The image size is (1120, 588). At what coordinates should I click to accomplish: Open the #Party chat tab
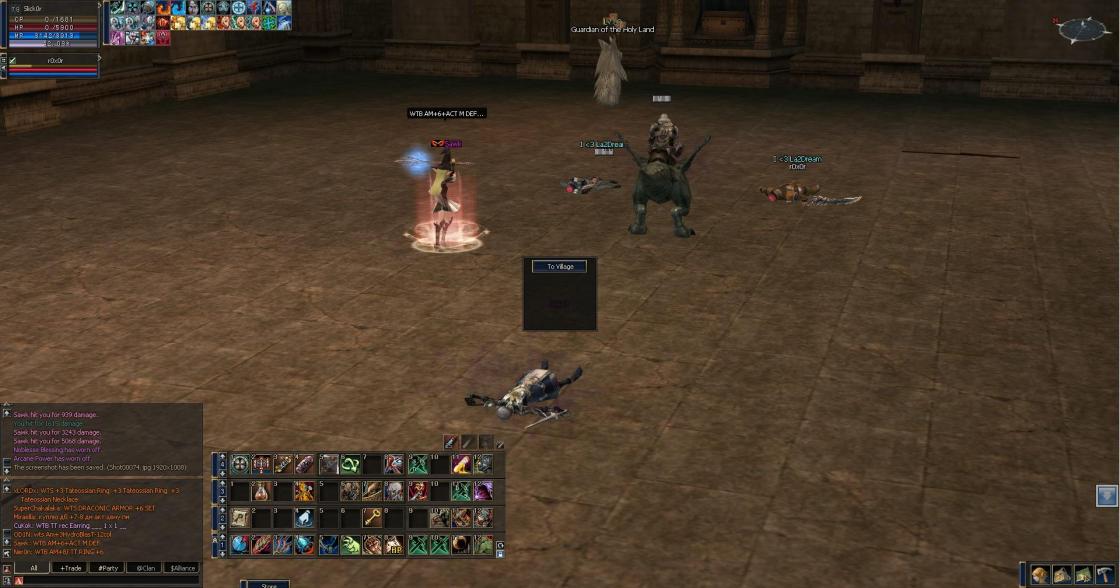point(107,568)
